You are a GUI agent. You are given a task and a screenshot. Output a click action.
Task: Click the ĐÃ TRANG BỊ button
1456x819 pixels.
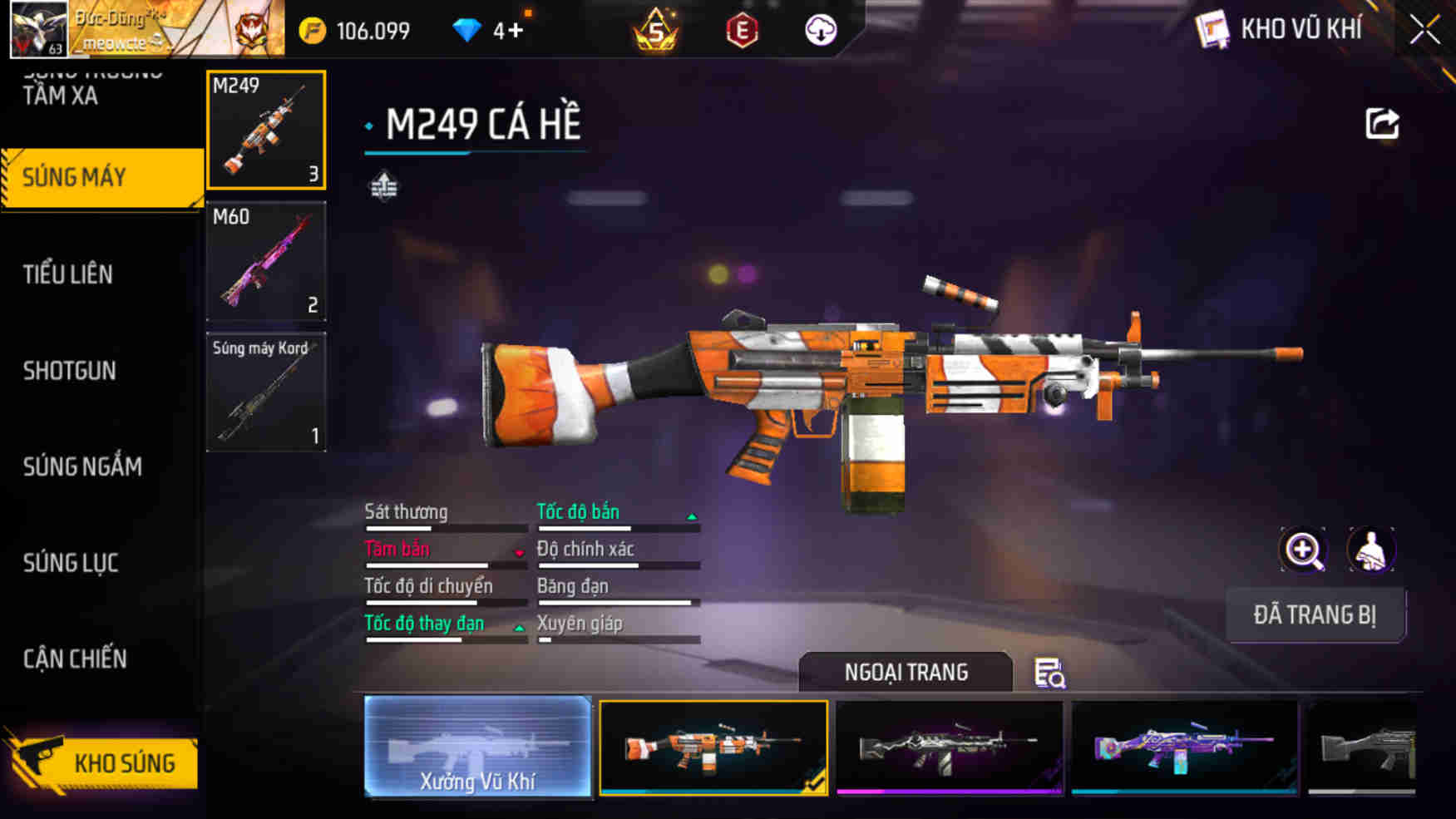pyautogui.click(x=1316, y=615)
